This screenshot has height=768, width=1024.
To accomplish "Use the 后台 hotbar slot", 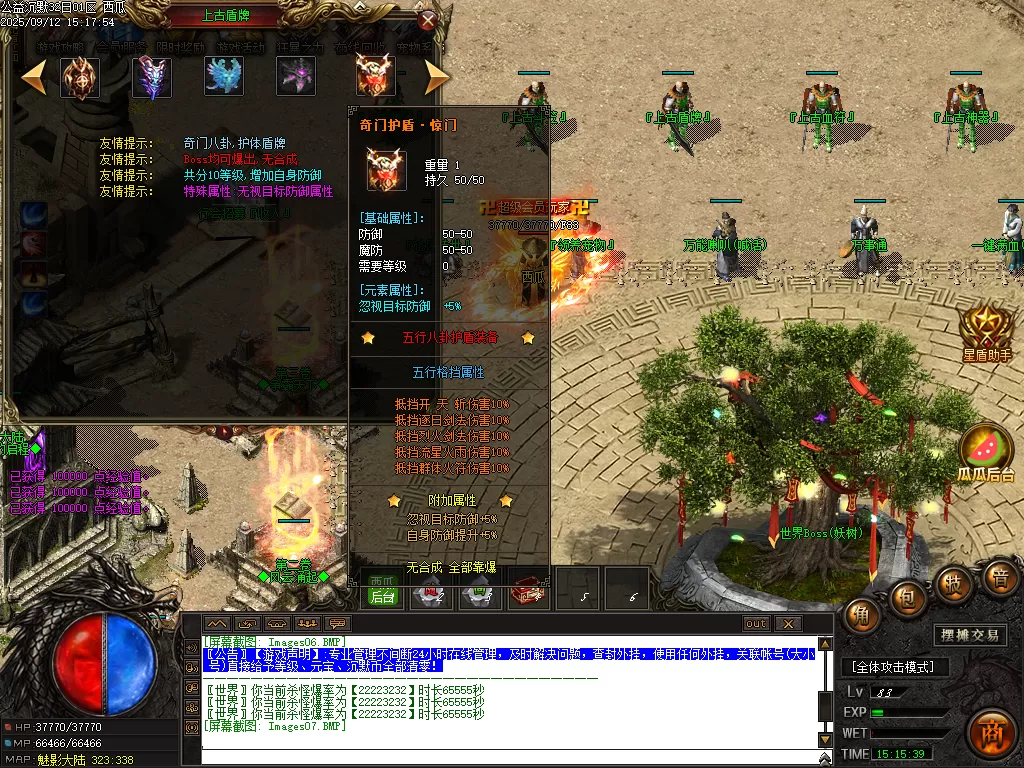I will point(382,596).
